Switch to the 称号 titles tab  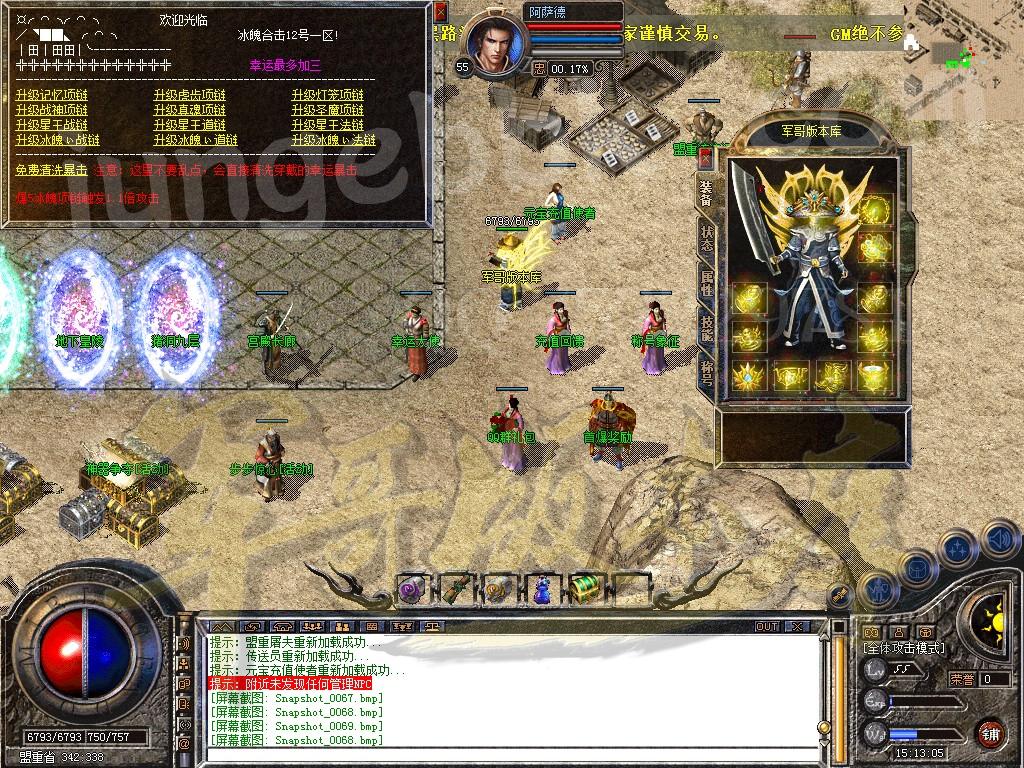pos(706,371)
